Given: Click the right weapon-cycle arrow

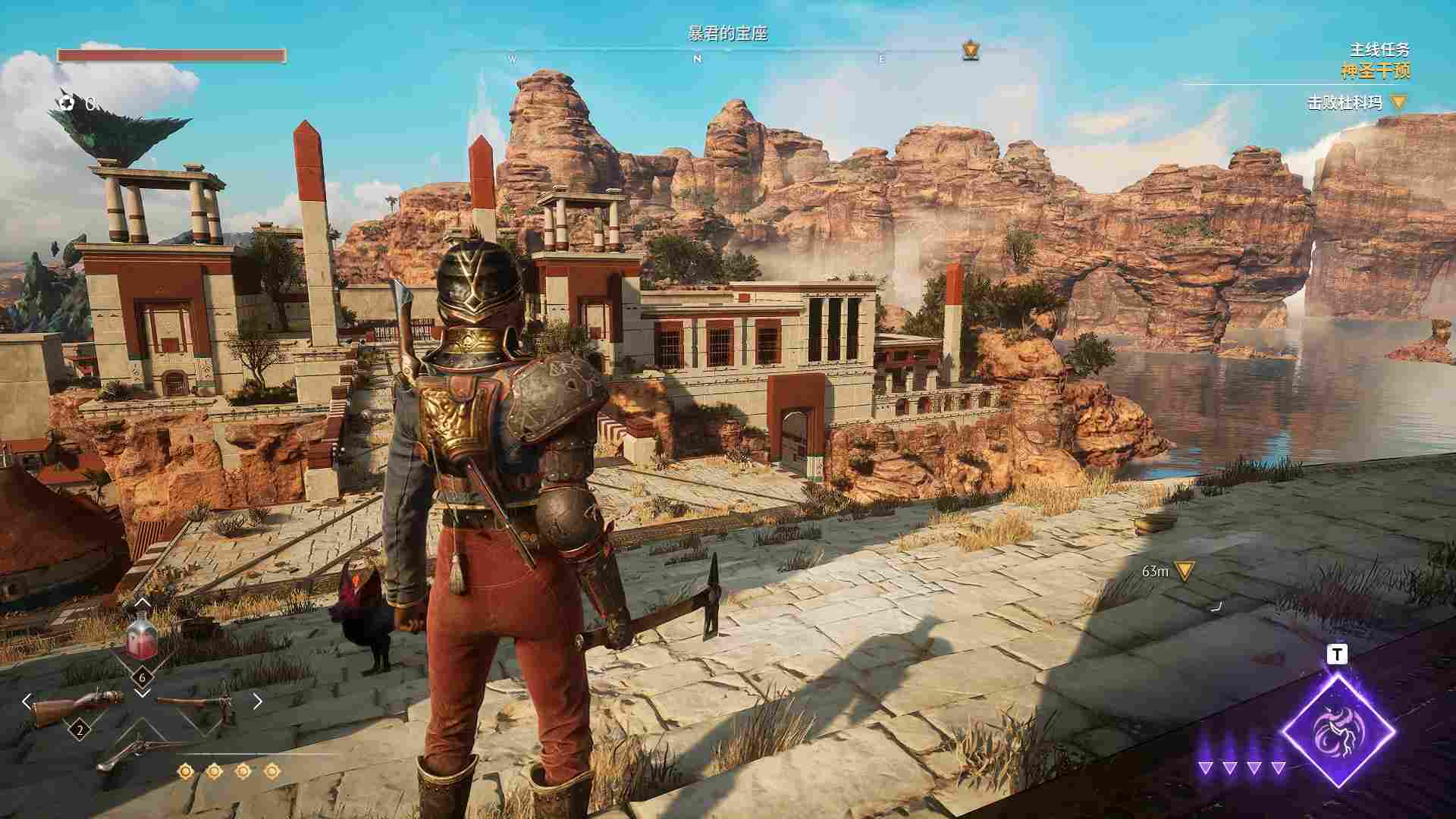Looking at the screenshot, I should point(257,701).
